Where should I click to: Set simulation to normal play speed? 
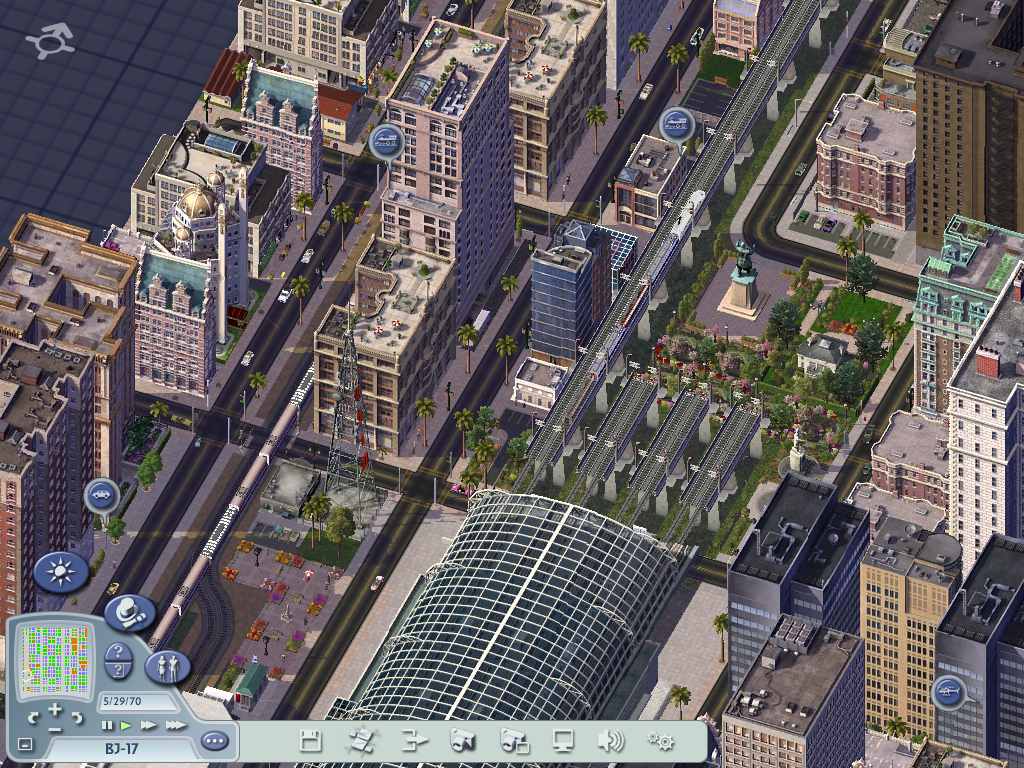coord(126,724)
